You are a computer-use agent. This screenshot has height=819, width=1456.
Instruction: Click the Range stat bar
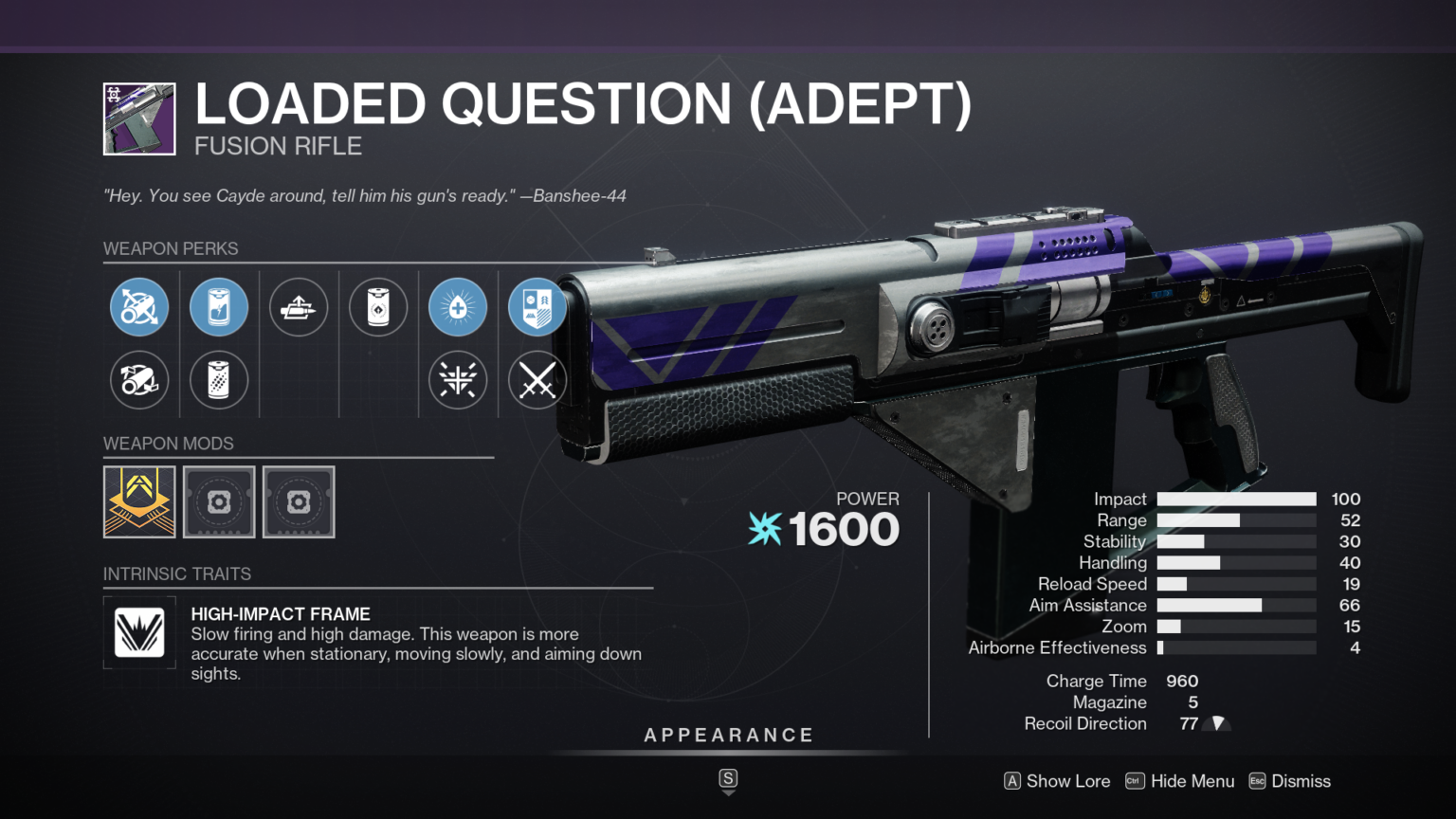point(1235,519)
